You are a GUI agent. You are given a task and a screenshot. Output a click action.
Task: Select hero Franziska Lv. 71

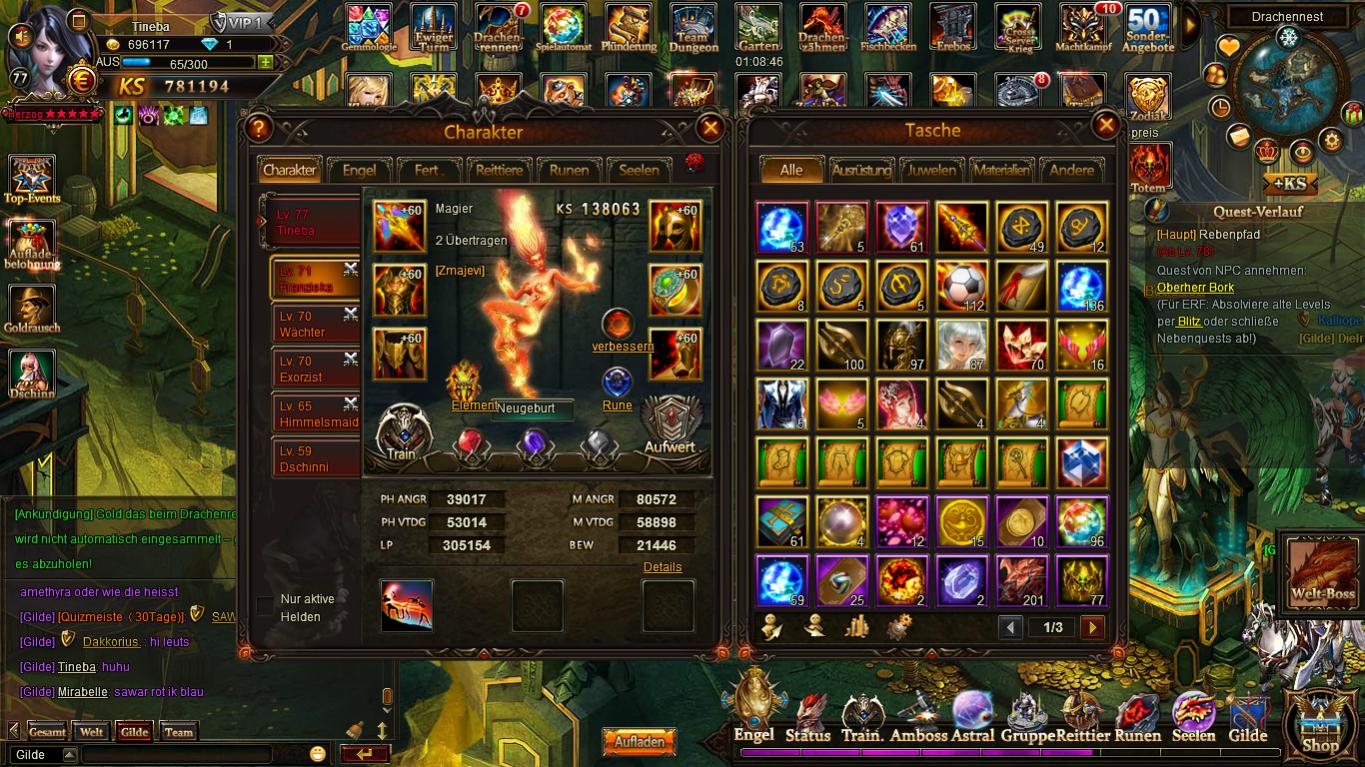(x=315, y=280)
